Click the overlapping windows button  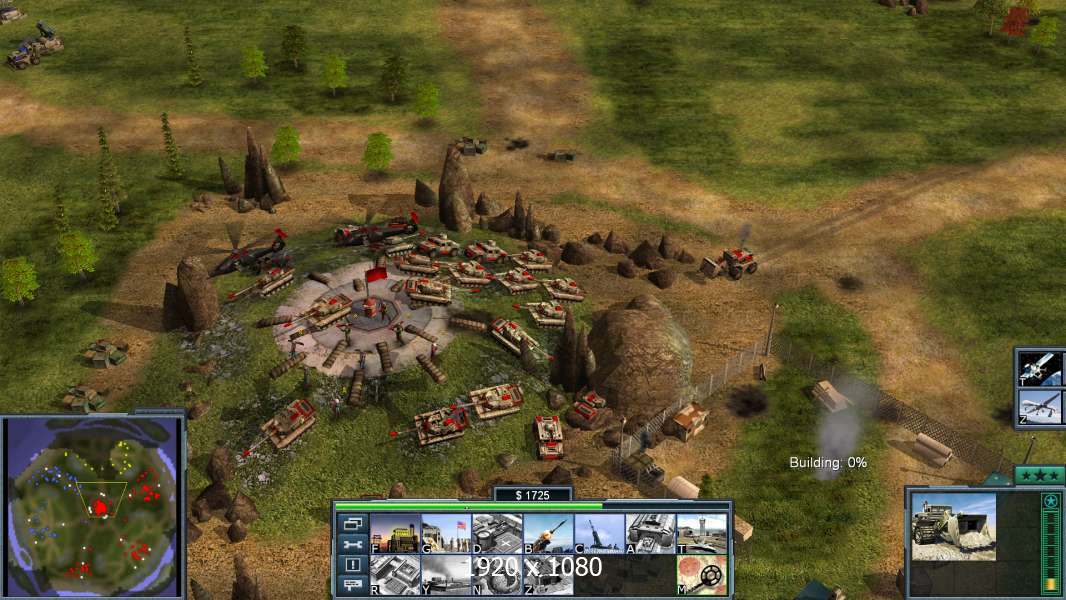pos(352,523)
